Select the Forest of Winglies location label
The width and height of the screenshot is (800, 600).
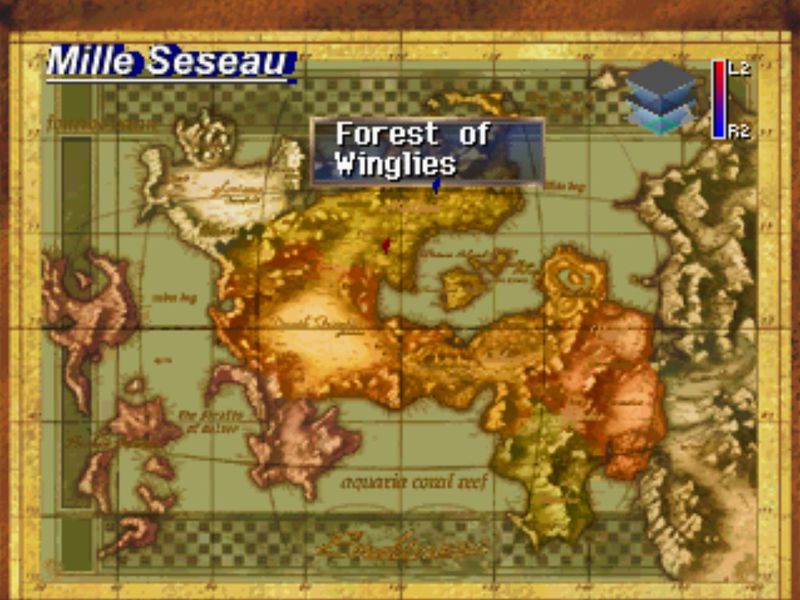click(x=427, y=150)
